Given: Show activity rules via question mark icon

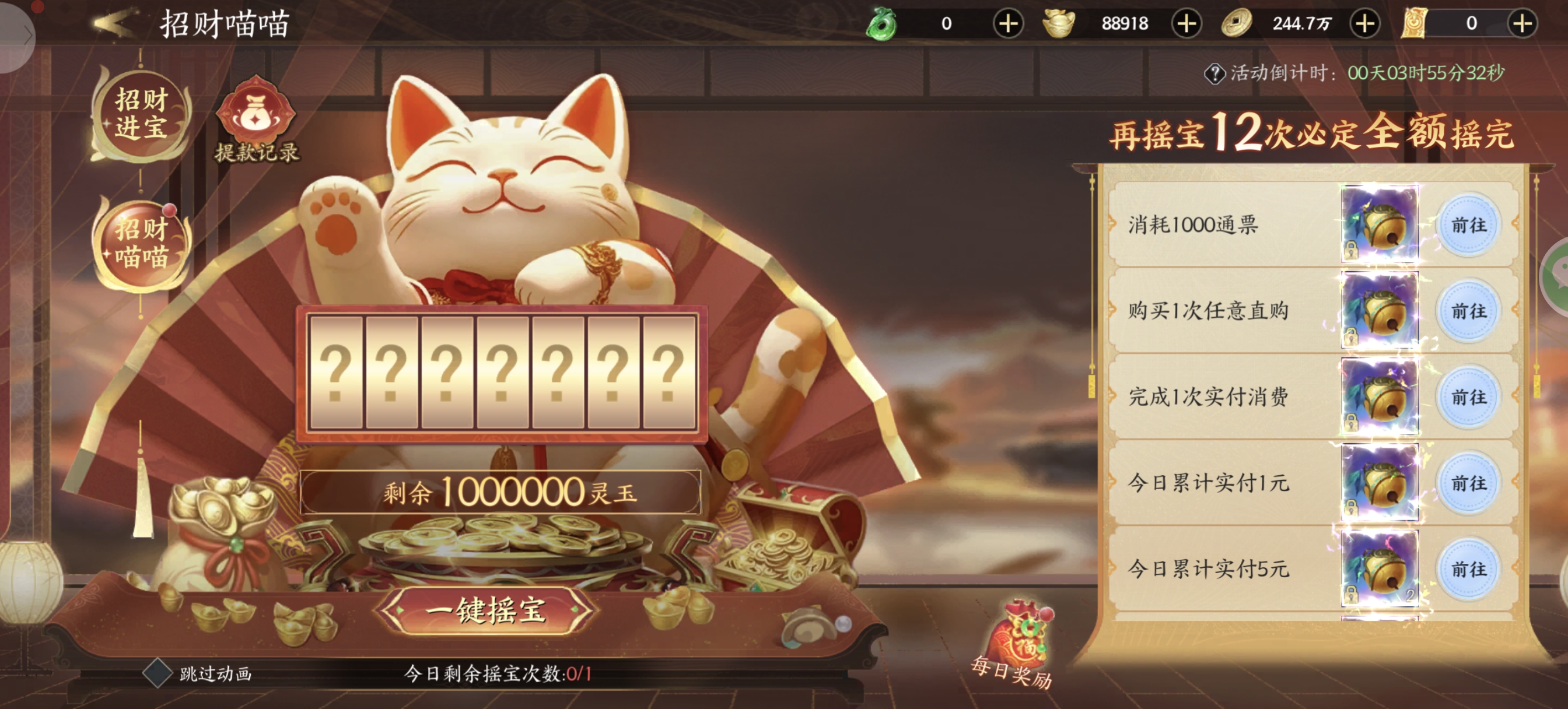Looking at the screenshot, I should click(x=1214, y=73).
